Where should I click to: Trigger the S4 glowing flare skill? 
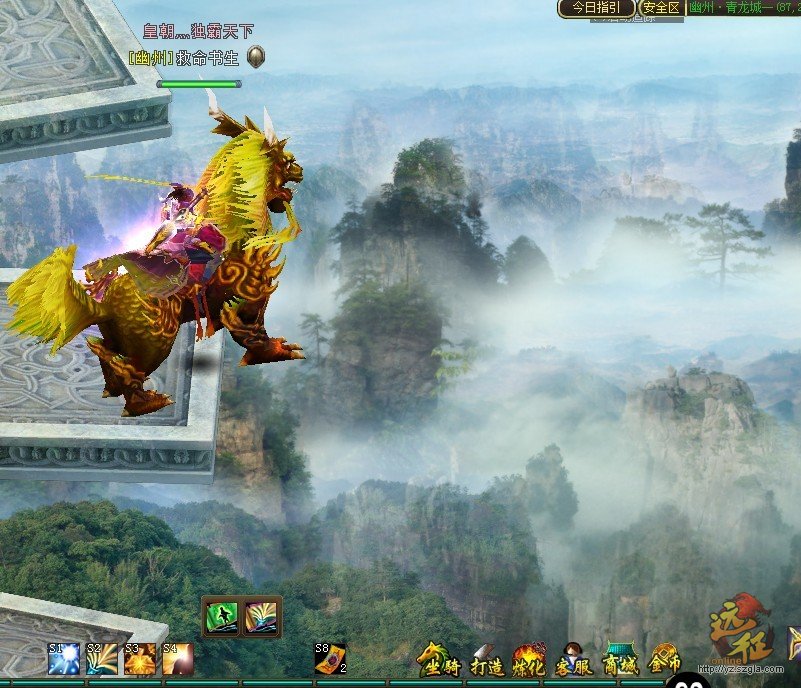point(178,659)
